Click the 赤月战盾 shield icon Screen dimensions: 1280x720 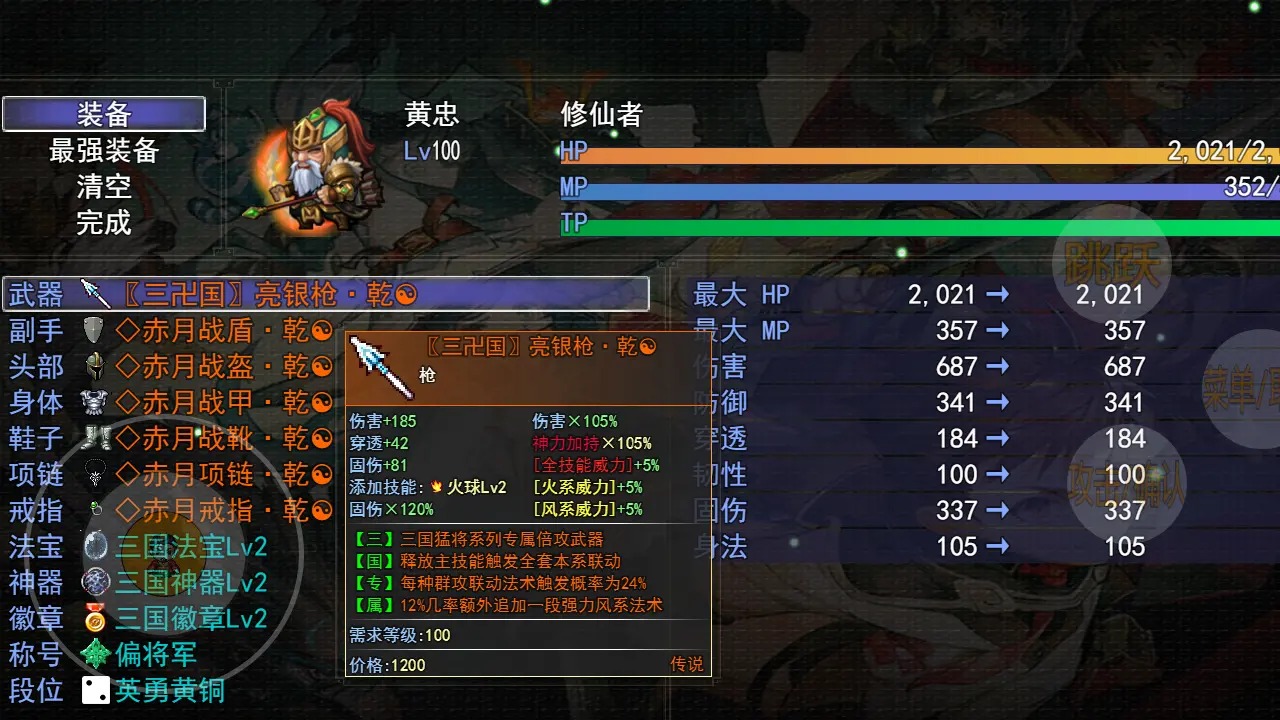pyautogui.click(x=93, y=330)
